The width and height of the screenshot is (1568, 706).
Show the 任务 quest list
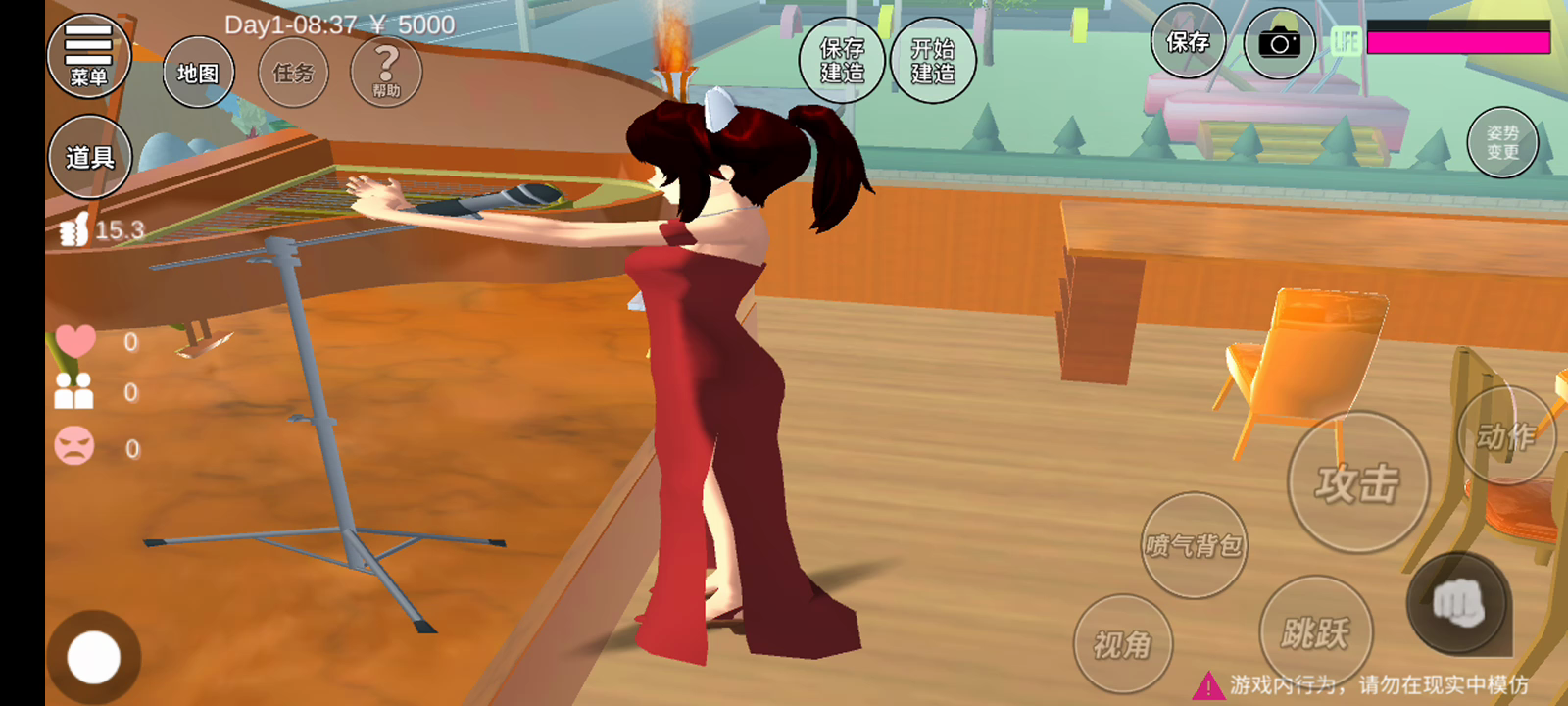293,73
